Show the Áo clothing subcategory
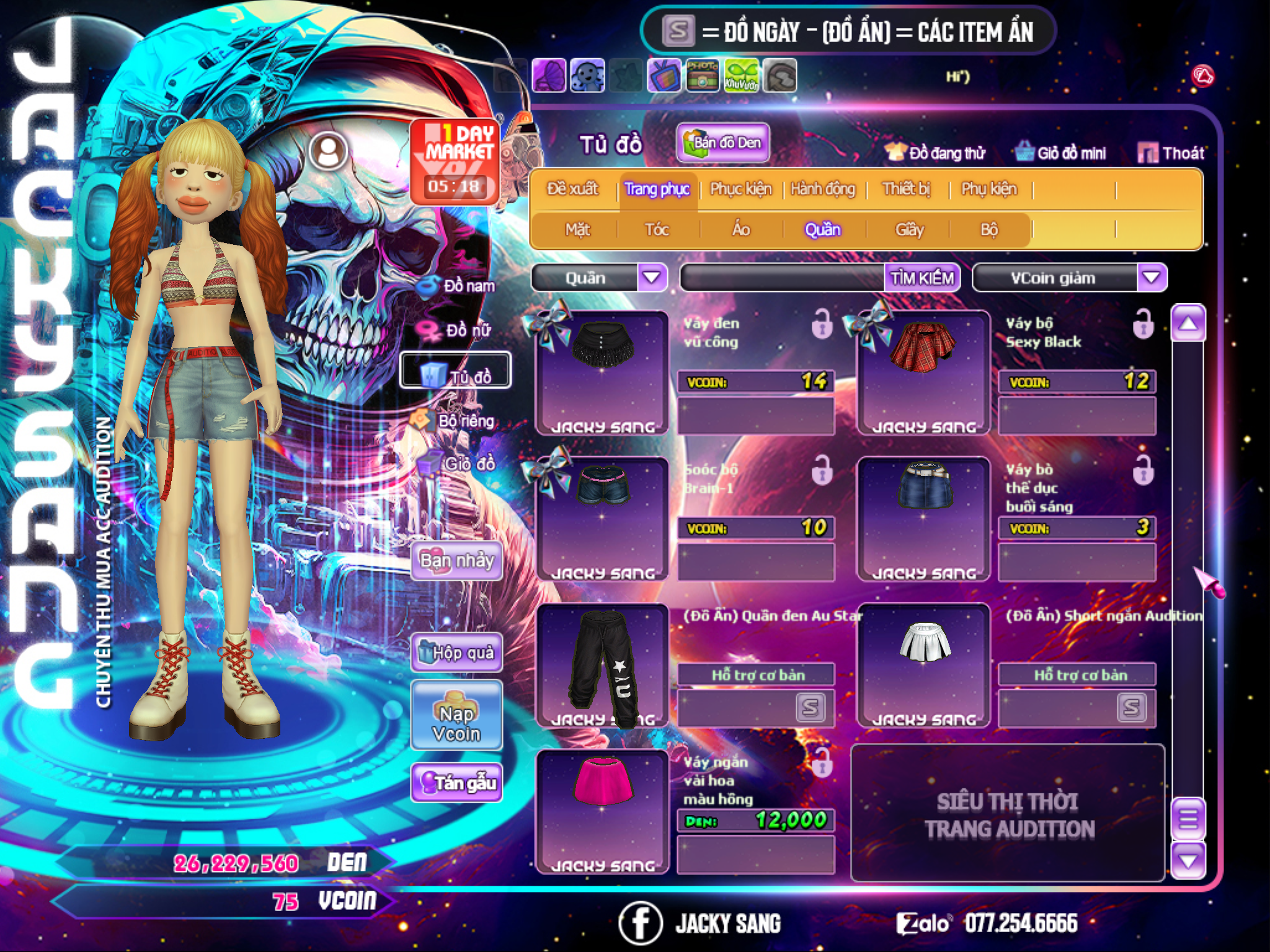 pyautogui.click(x=741, y=230)
